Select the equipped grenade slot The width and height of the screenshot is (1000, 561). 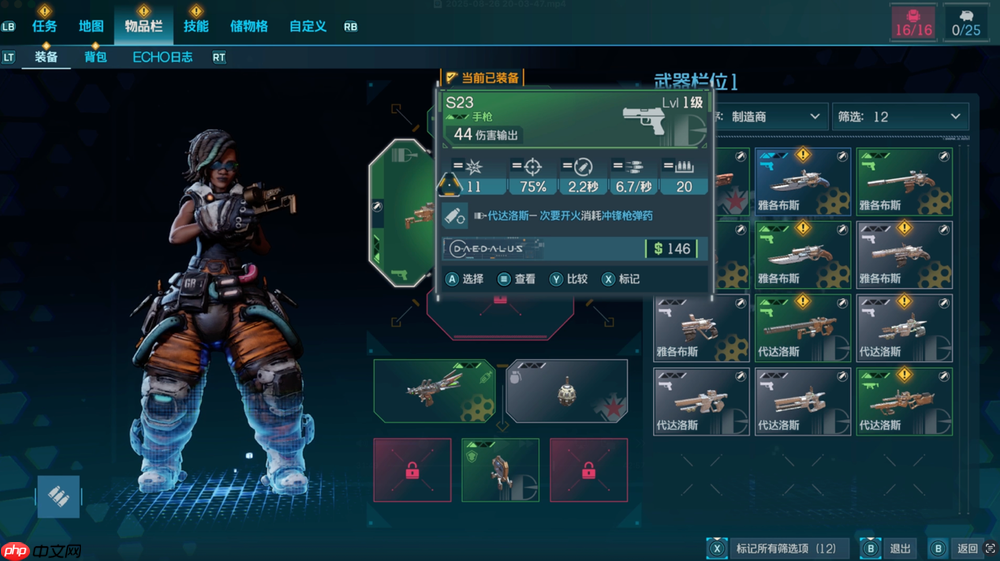(566, 391)
